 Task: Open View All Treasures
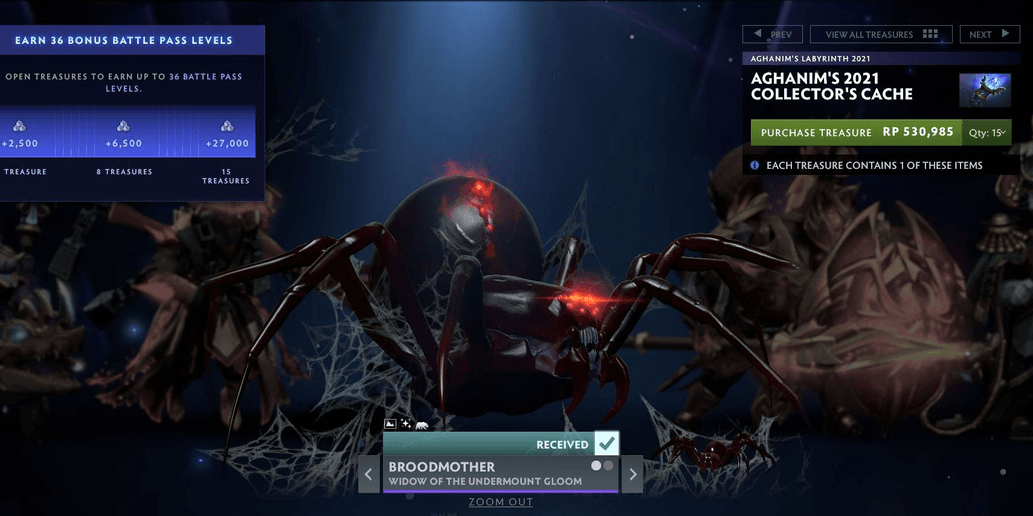coord(880,34)
